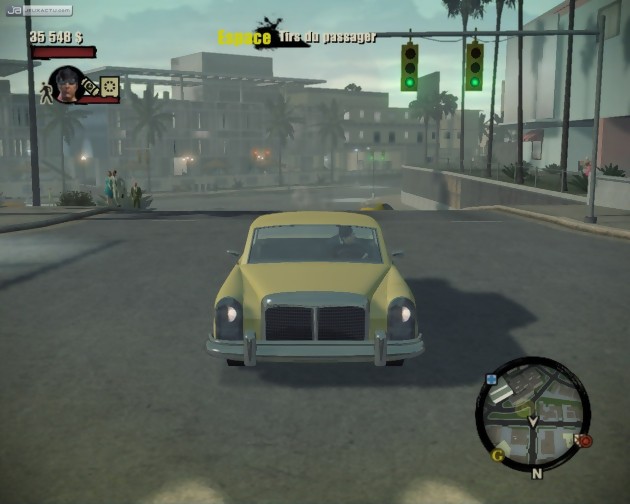Click the yellow G marker on the minimap
Screen dimensions: 630x504
click(497, 455)
